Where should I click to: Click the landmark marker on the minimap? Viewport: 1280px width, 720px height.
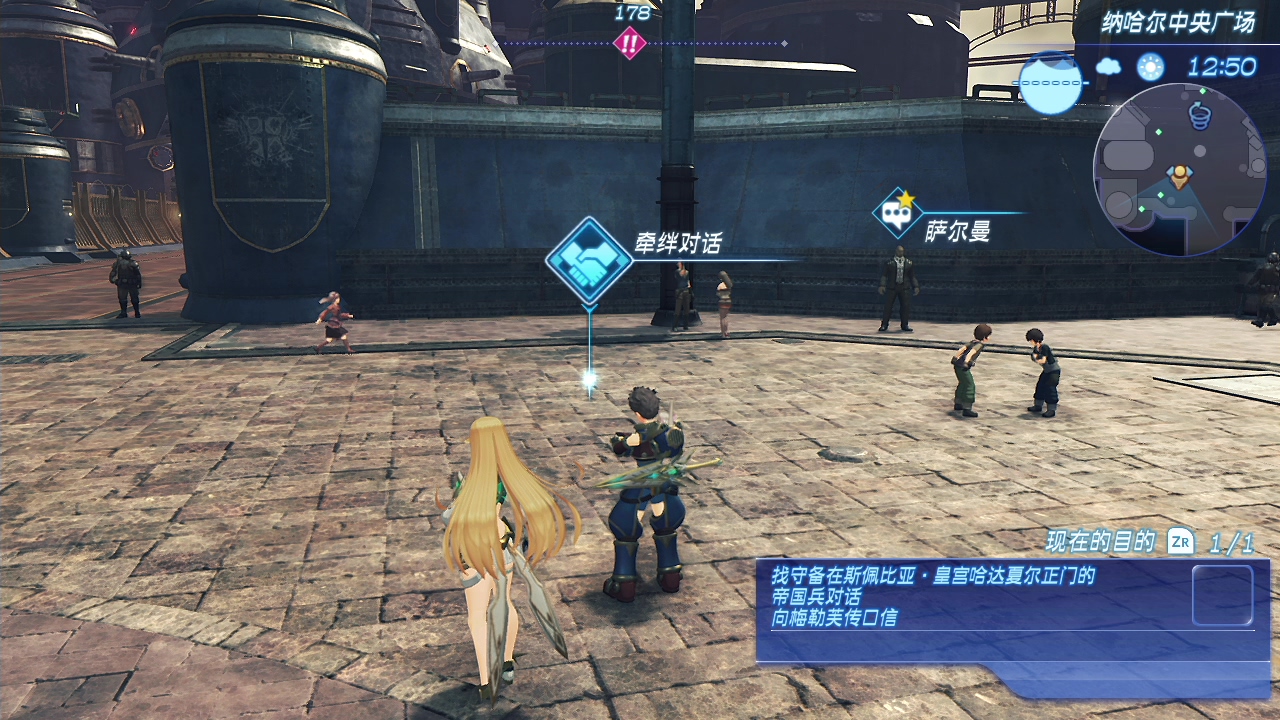(x=1198, y=117)
